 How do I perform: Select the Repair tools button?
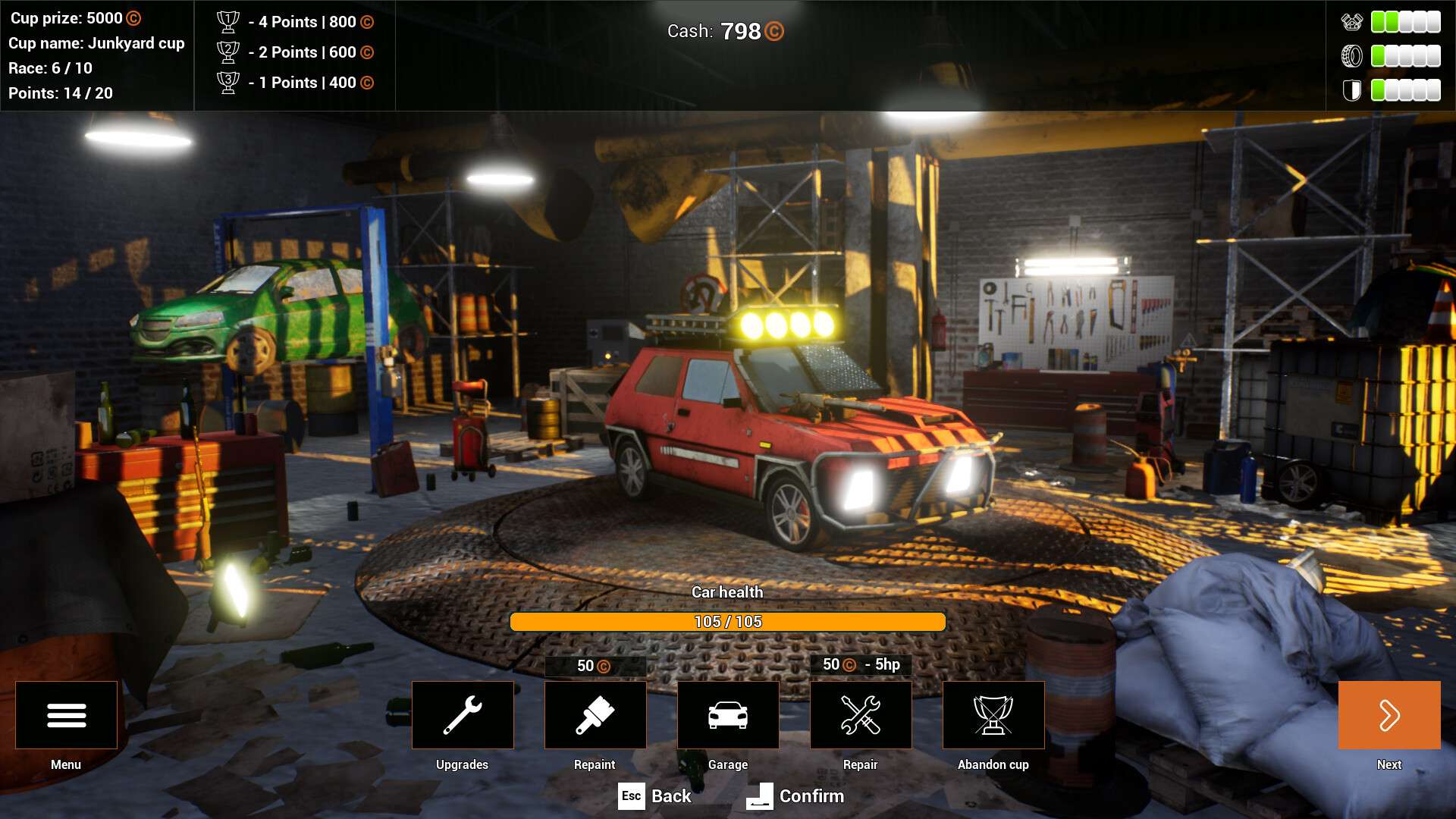pyautogui.click(x=861, y=715)
